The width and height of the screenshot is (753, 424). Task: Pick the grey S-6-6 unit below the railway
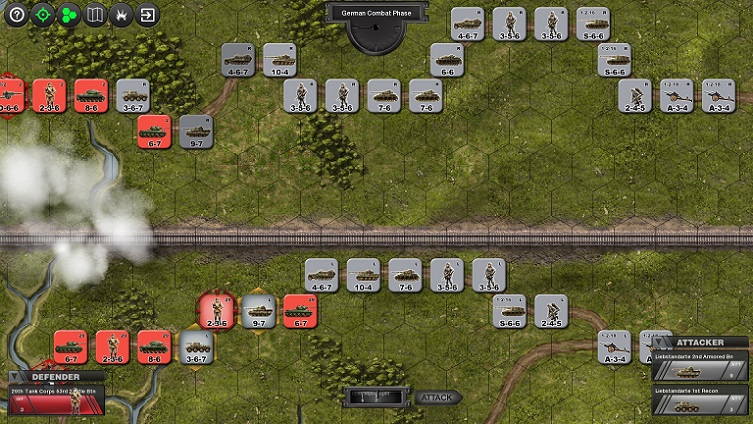point(508,311)
